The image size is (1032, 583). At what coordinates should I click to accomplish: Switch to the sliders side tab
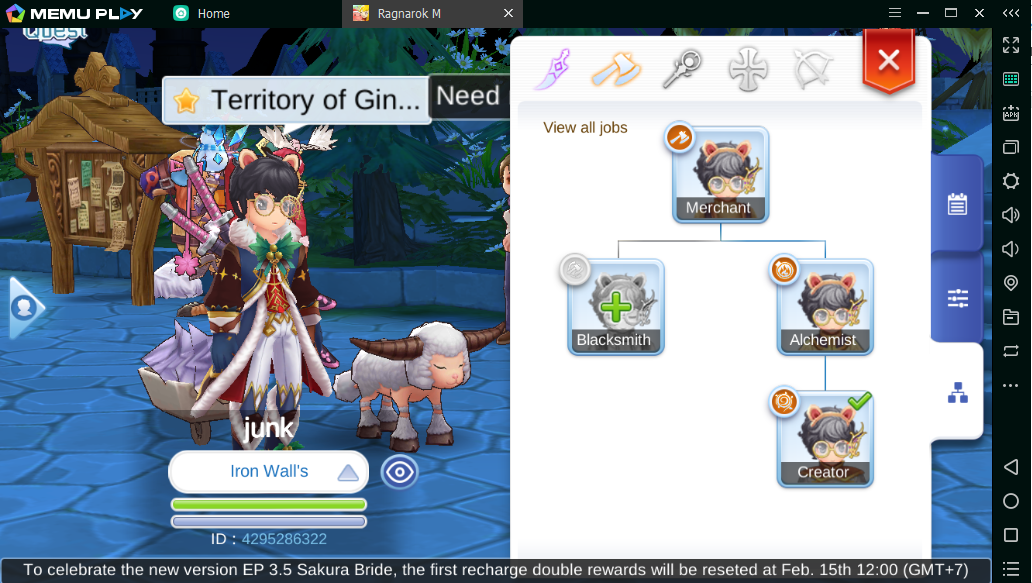click(x=957, y=298)
